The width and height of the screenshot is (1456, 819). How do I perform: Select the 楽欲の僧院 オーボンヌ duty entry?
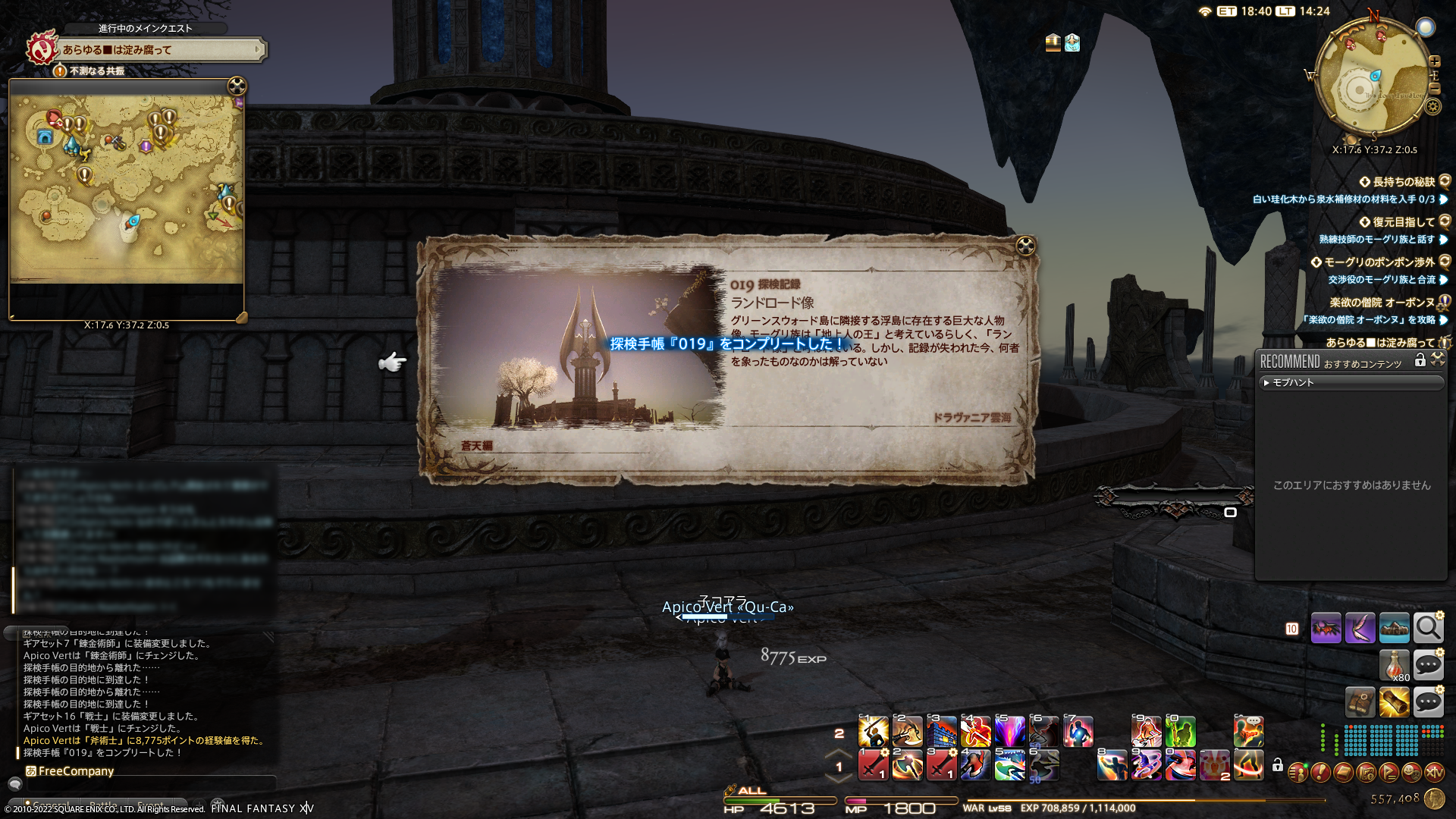[x=1382, y=303]
